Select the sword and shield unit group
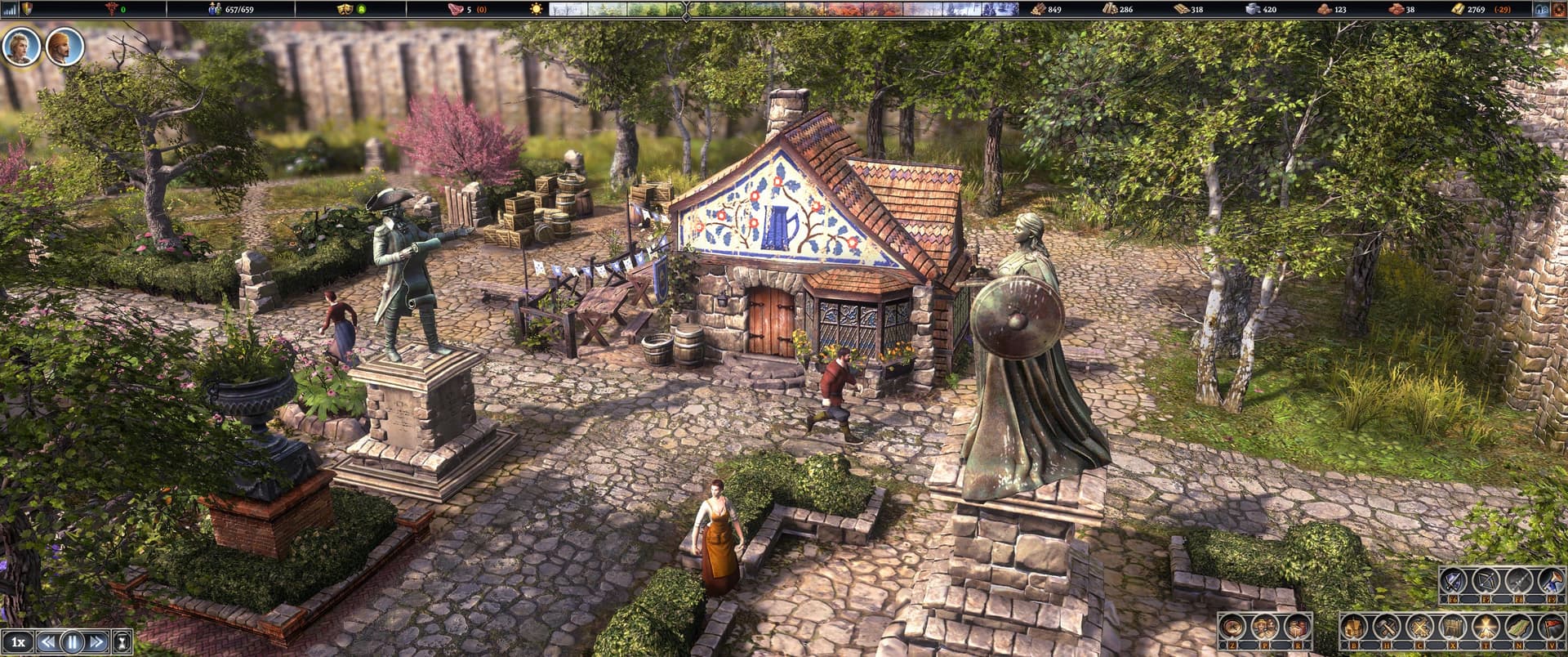 pyautogui.click(x=1454, y=581)
